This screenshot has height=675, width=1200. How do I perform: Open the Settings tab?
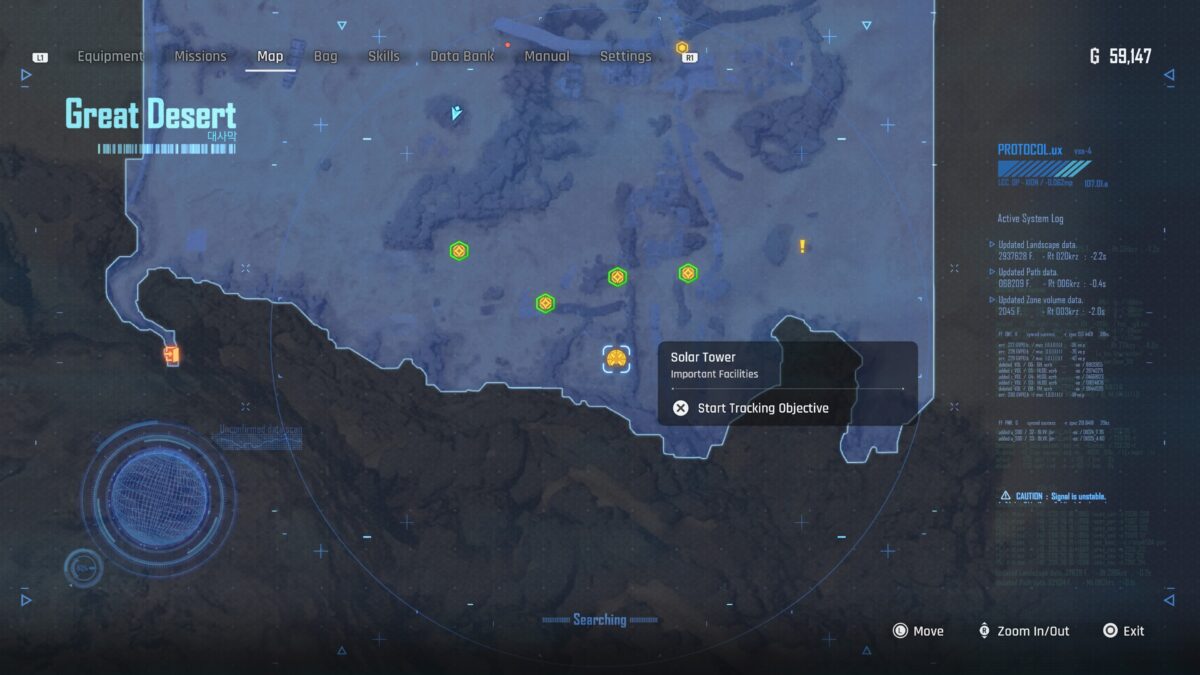click(625, 56)
